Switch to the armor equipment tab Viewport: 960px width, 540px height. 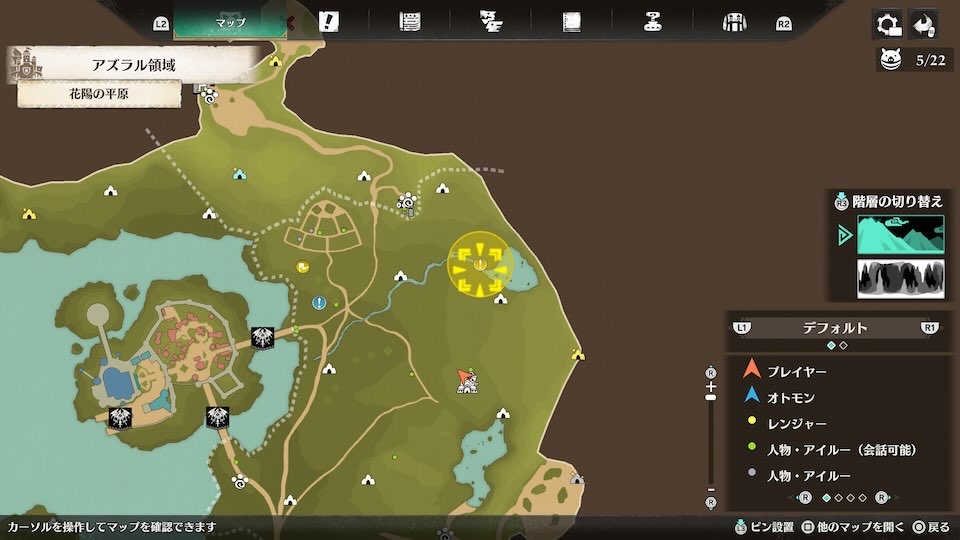[x=735, y=22]
